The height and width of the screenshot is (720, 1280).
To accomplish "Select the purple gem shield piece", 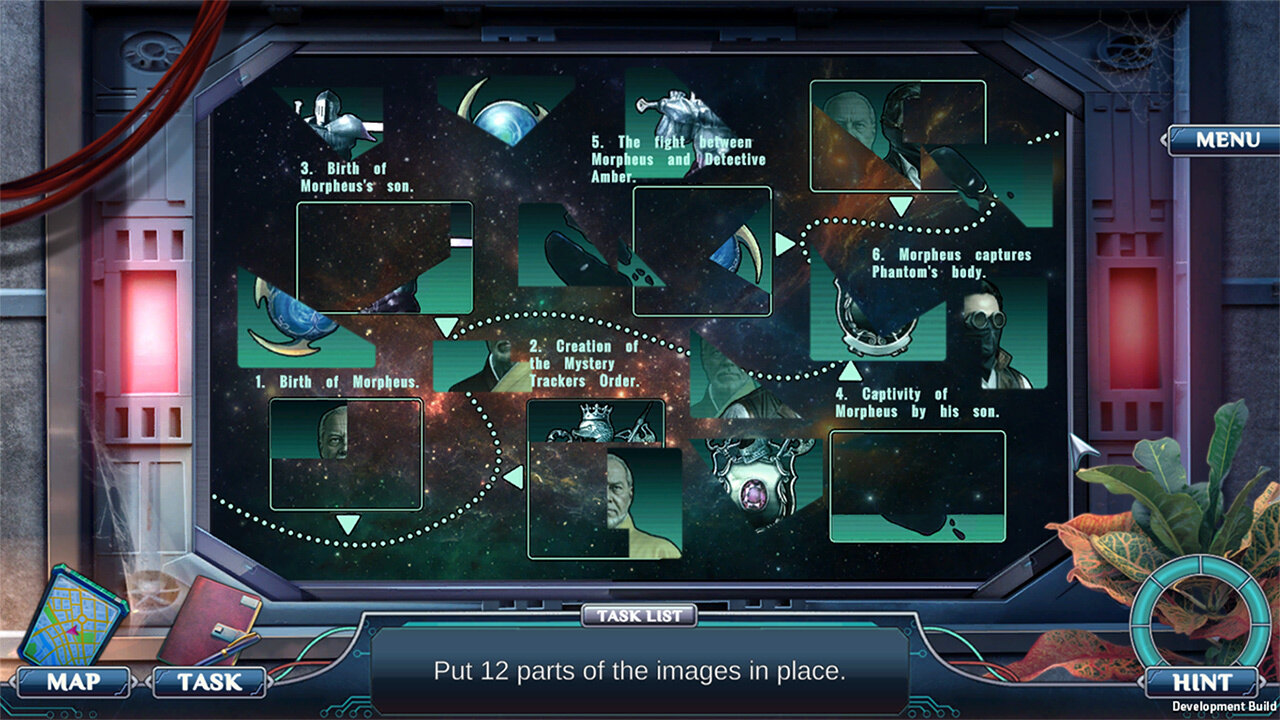I will coord(755,476).
